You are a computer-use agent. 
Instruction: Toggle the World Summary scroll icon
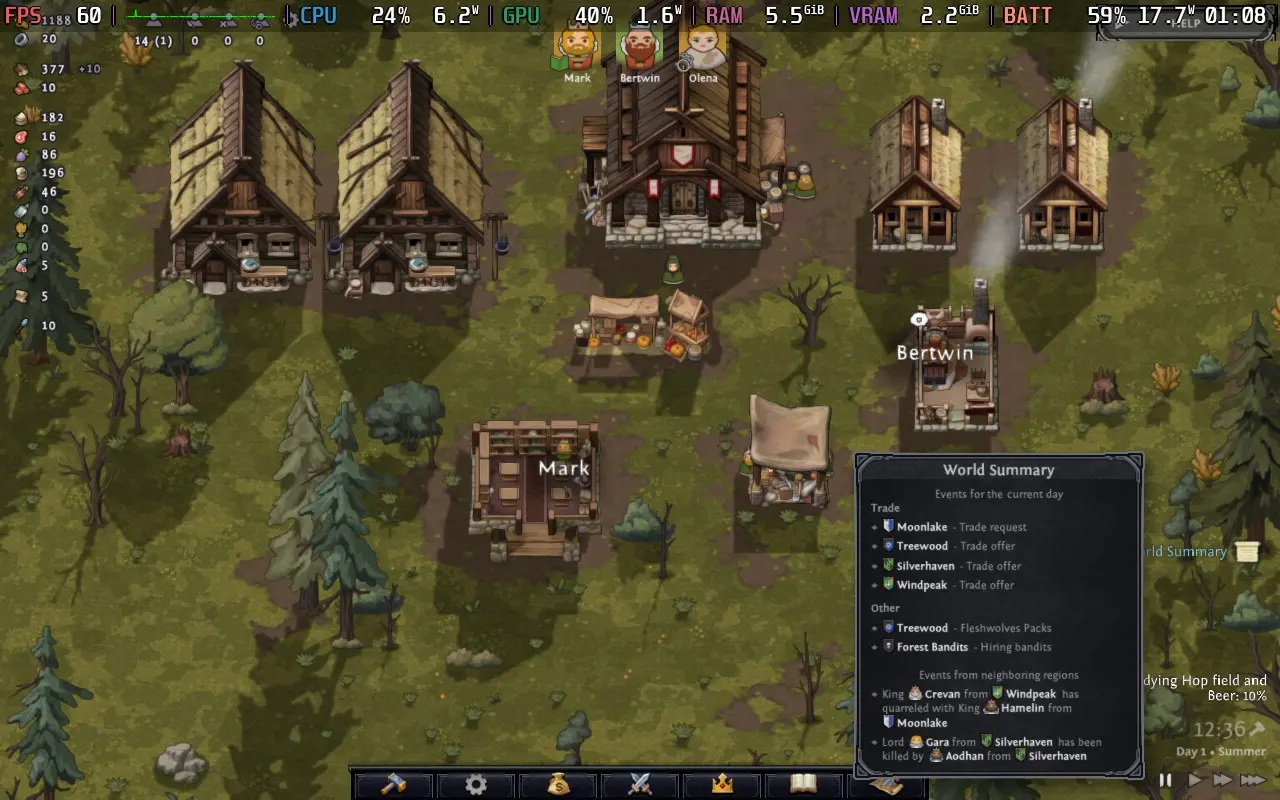(x=1246, y=551)
